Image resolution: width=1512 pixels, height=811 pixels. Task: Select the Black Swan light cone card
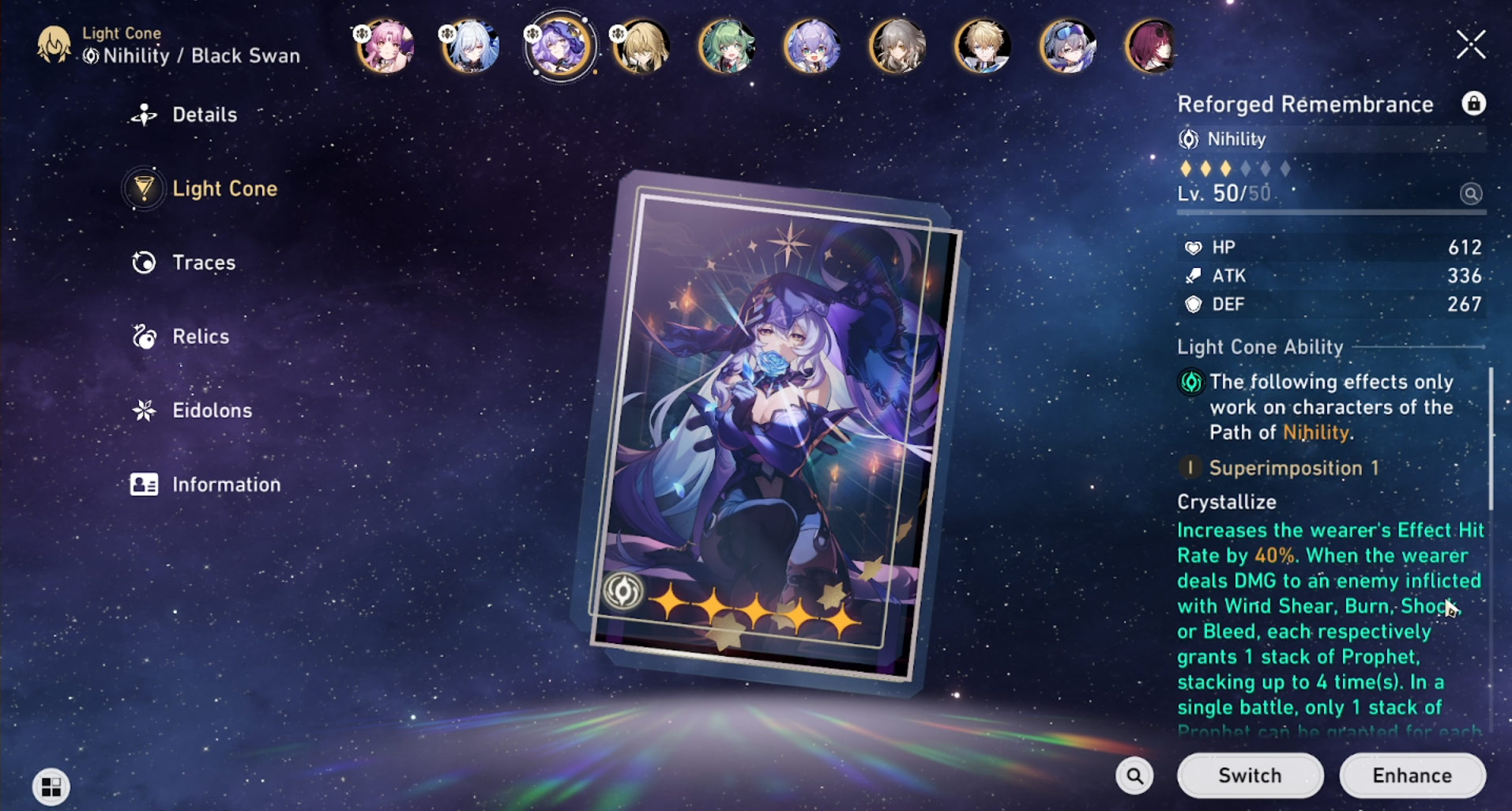(x=770, y=427)
